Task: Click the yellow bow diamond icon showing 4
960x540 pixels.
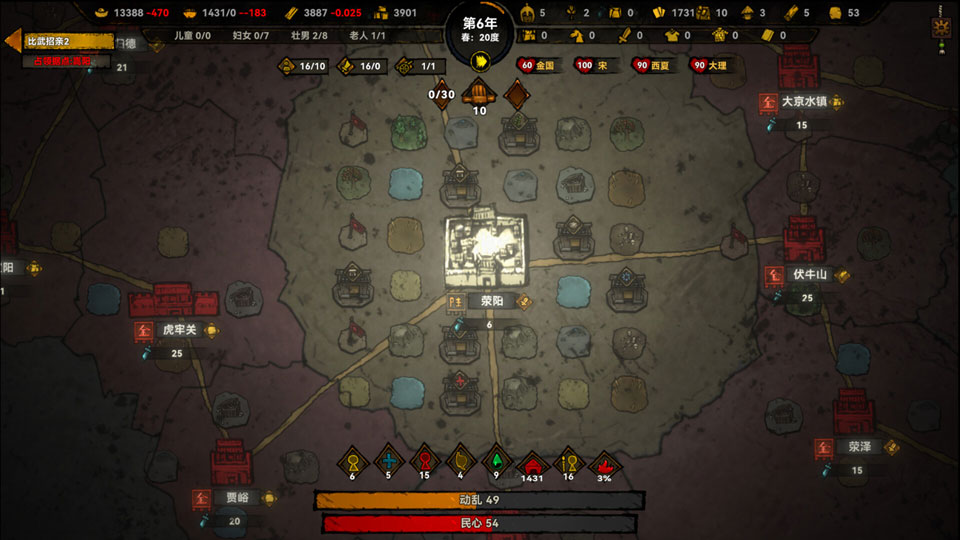Action: [460, 461]
